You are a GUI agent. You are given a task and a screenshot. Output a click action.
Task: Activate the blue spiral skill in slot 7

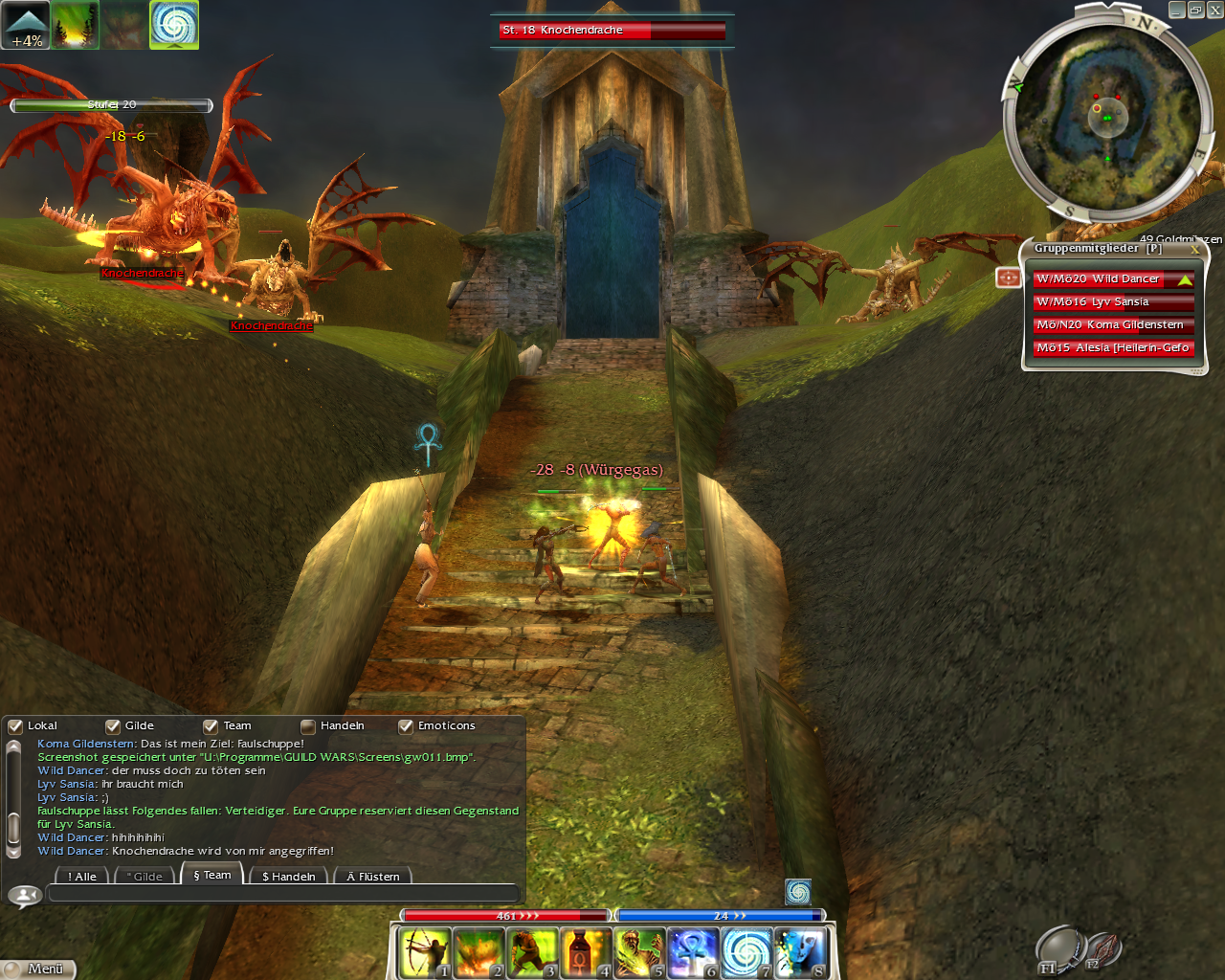tap(746, 953)
